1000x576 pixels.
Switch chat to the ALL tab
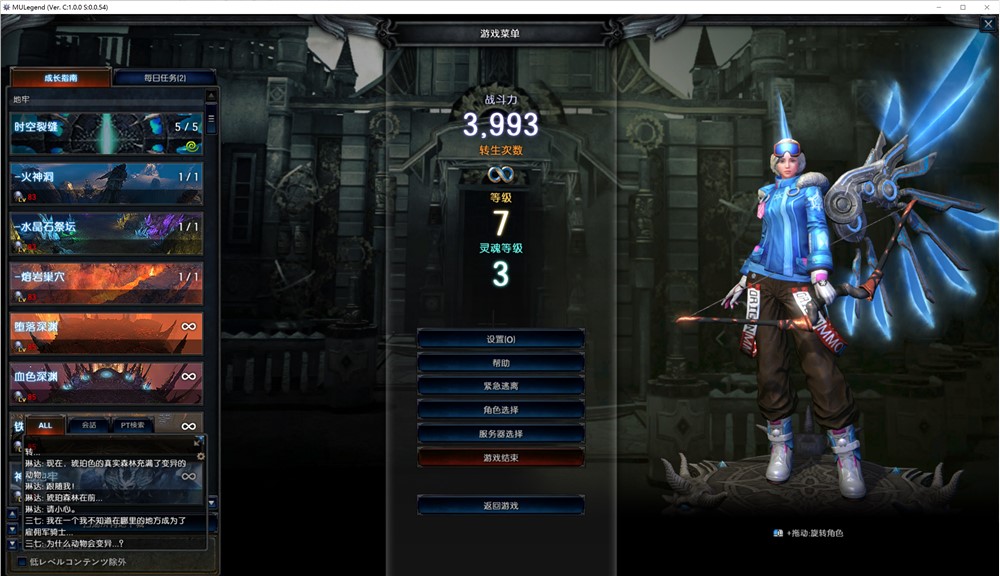point(45,425)
